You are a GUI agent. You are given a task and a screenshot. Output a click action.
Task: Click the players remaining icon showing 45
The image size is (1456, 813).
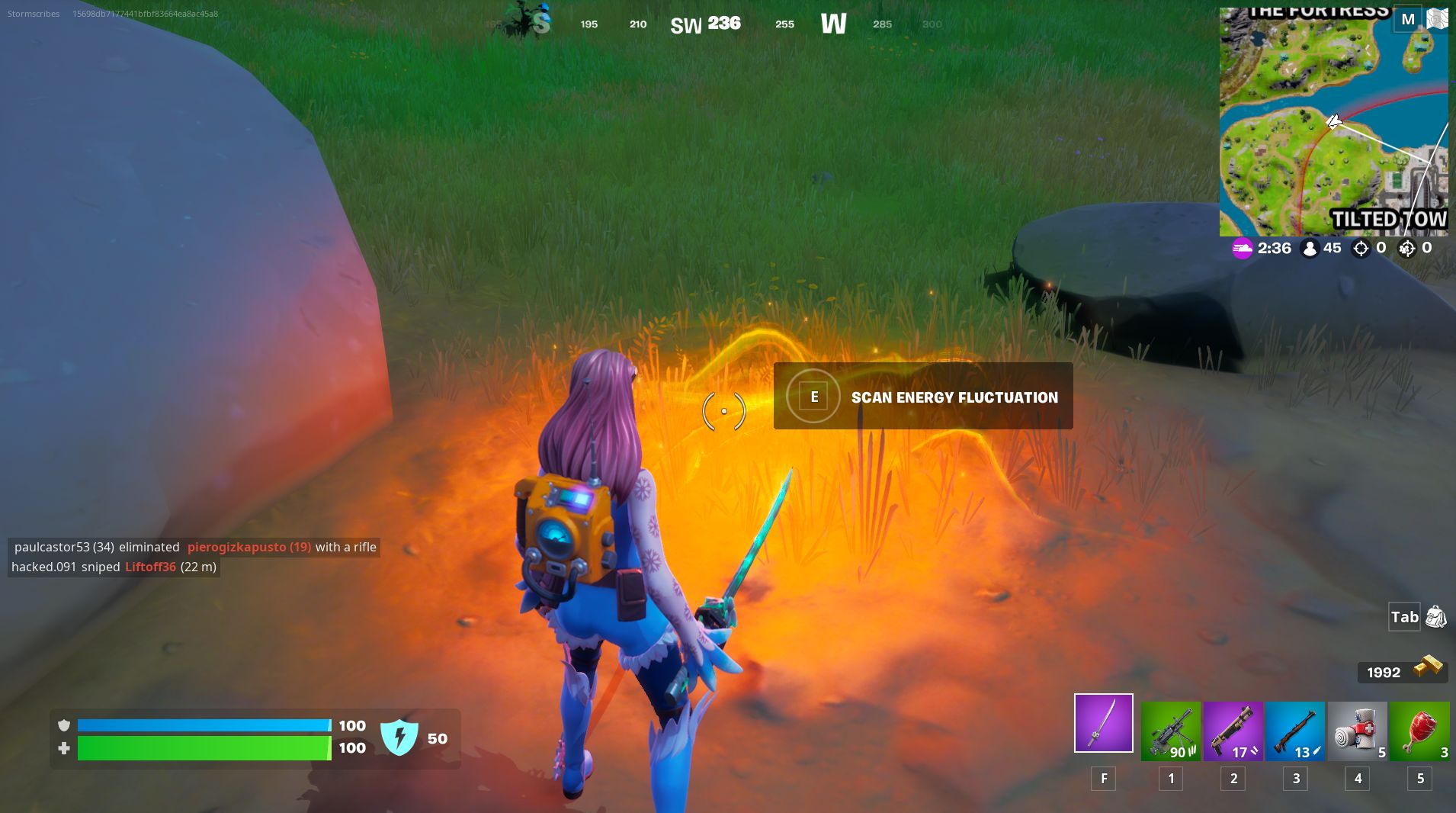[1312, 248]
